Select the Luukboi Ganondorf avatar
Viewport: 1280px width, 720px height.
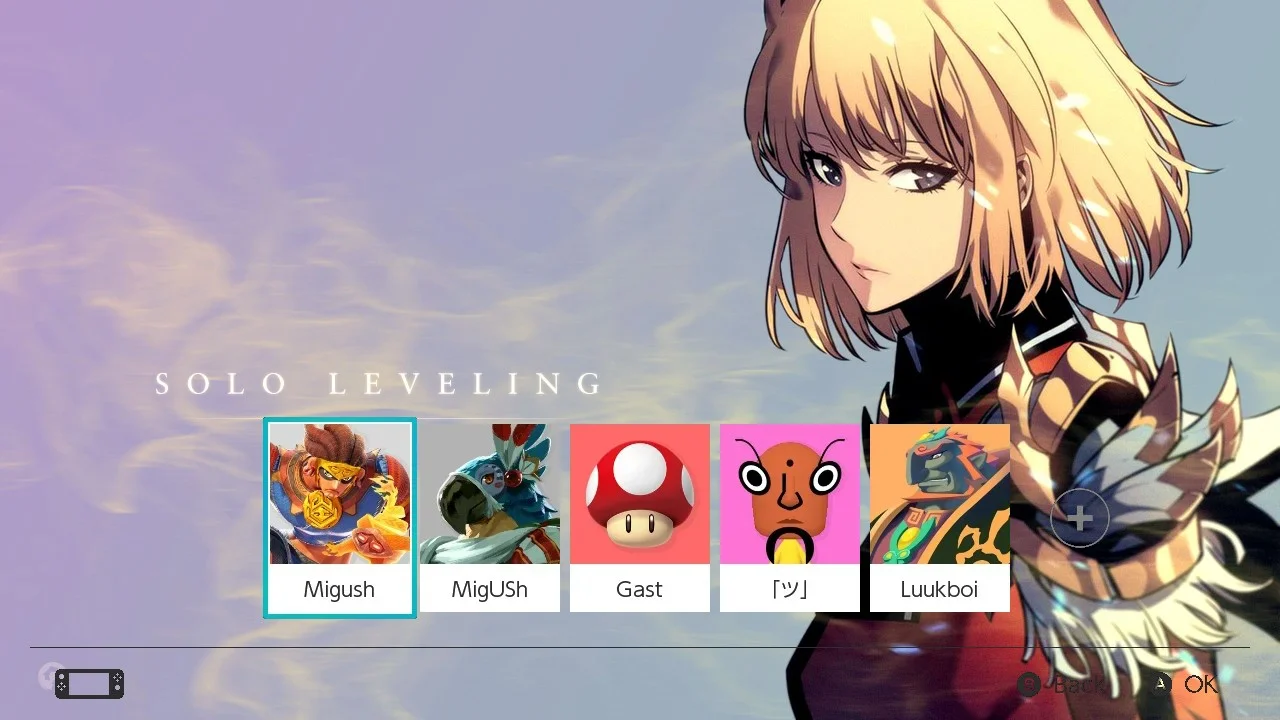tap(940, 494)
